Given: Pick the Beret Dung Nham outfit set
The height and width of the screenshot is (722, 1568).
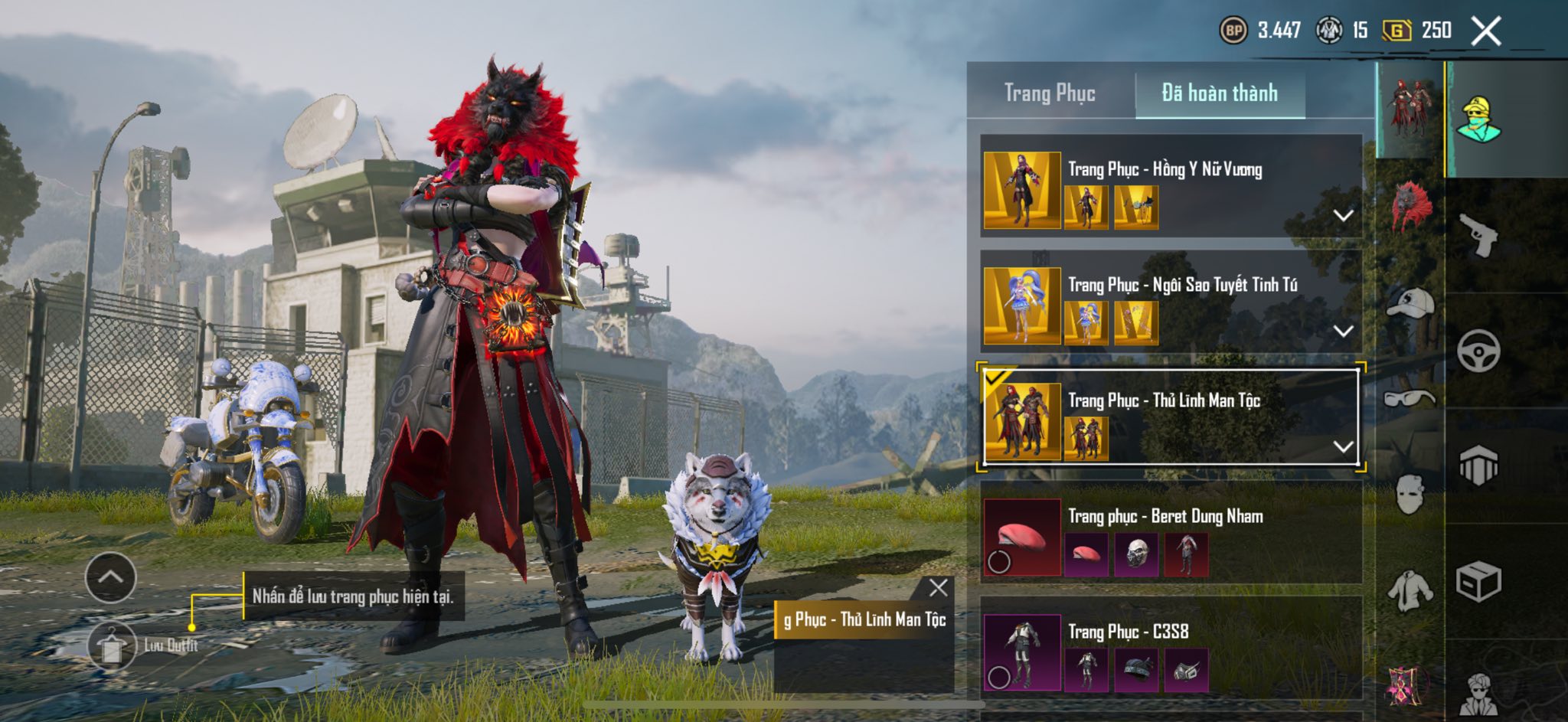Looking at the screenshot, I should pyautogui.click(x=1165, y=517).
